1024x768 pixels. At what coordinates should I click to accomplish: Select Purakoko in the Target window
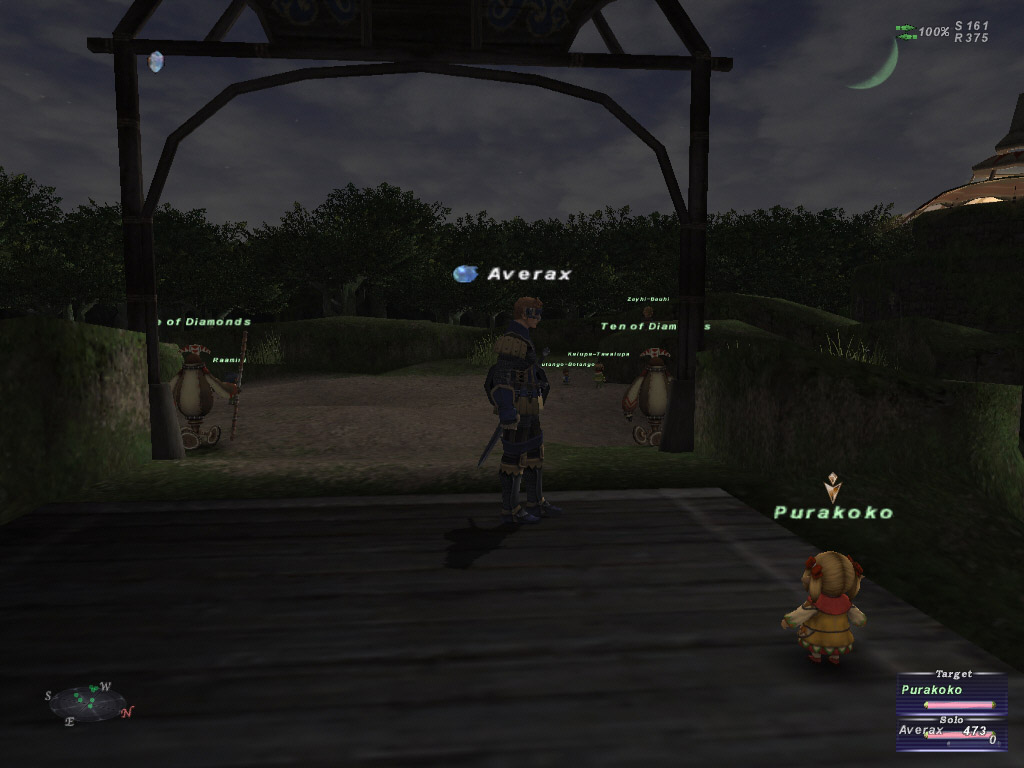click(932, 690)
